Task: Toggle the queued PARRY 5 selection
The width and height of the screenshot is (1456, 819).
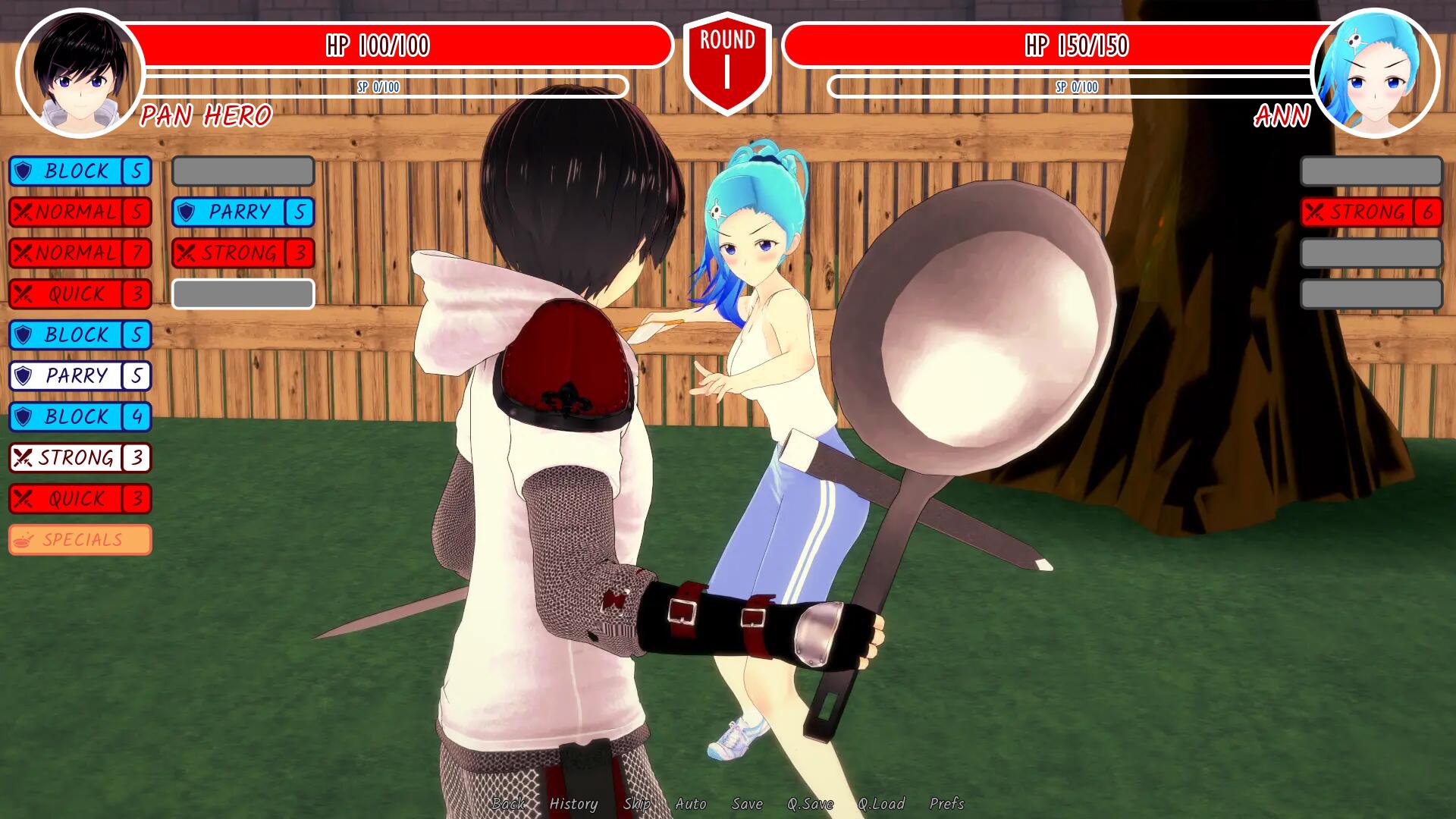Action: 243,212
